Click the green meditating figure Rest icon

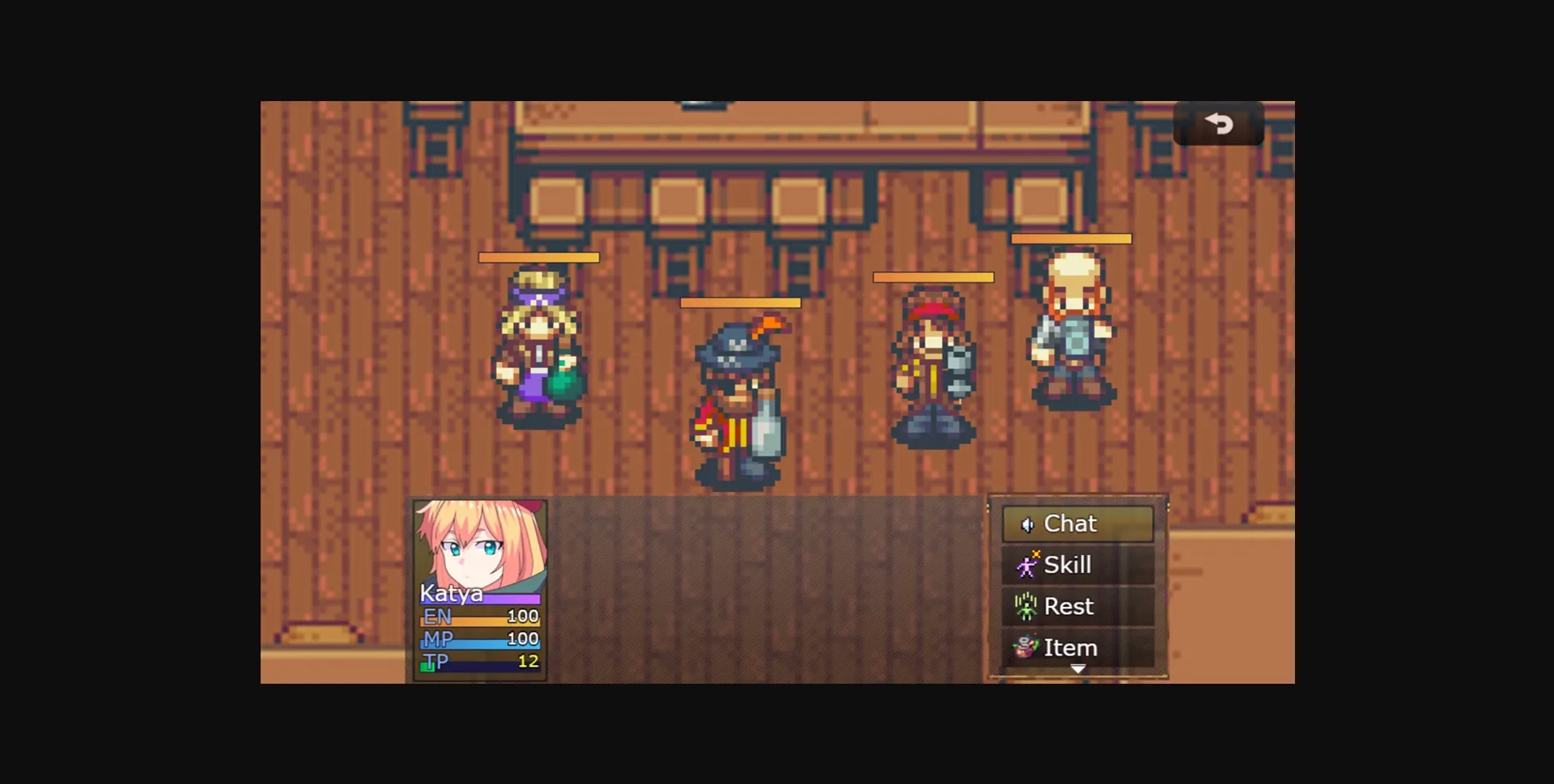1025,606
